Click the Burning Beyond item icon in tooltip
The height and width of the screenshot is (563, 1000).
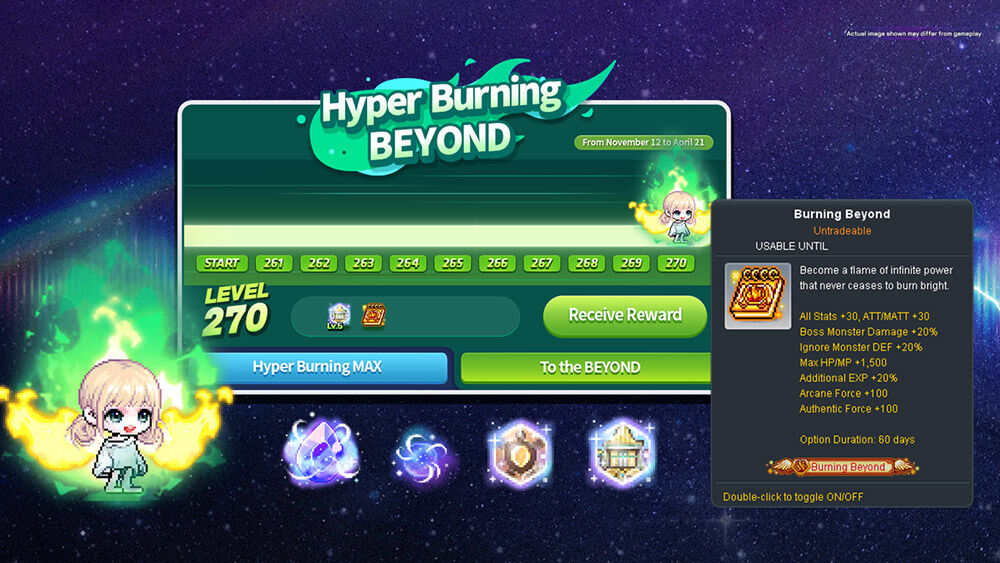(x=758, y=296)
